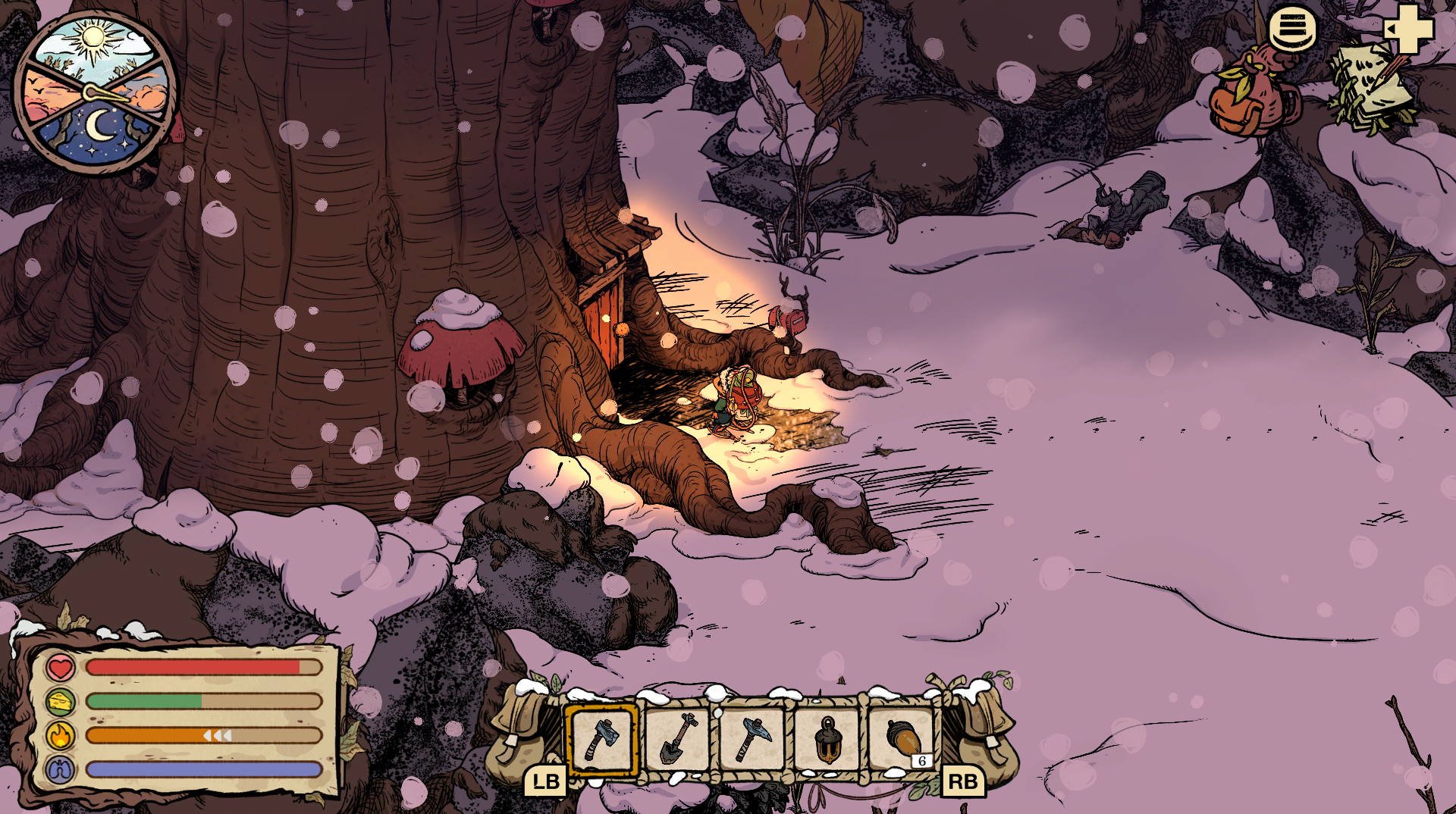The image size is (1456, 814).
Task: Click the lungs breath icon
Action: [60, 767]
